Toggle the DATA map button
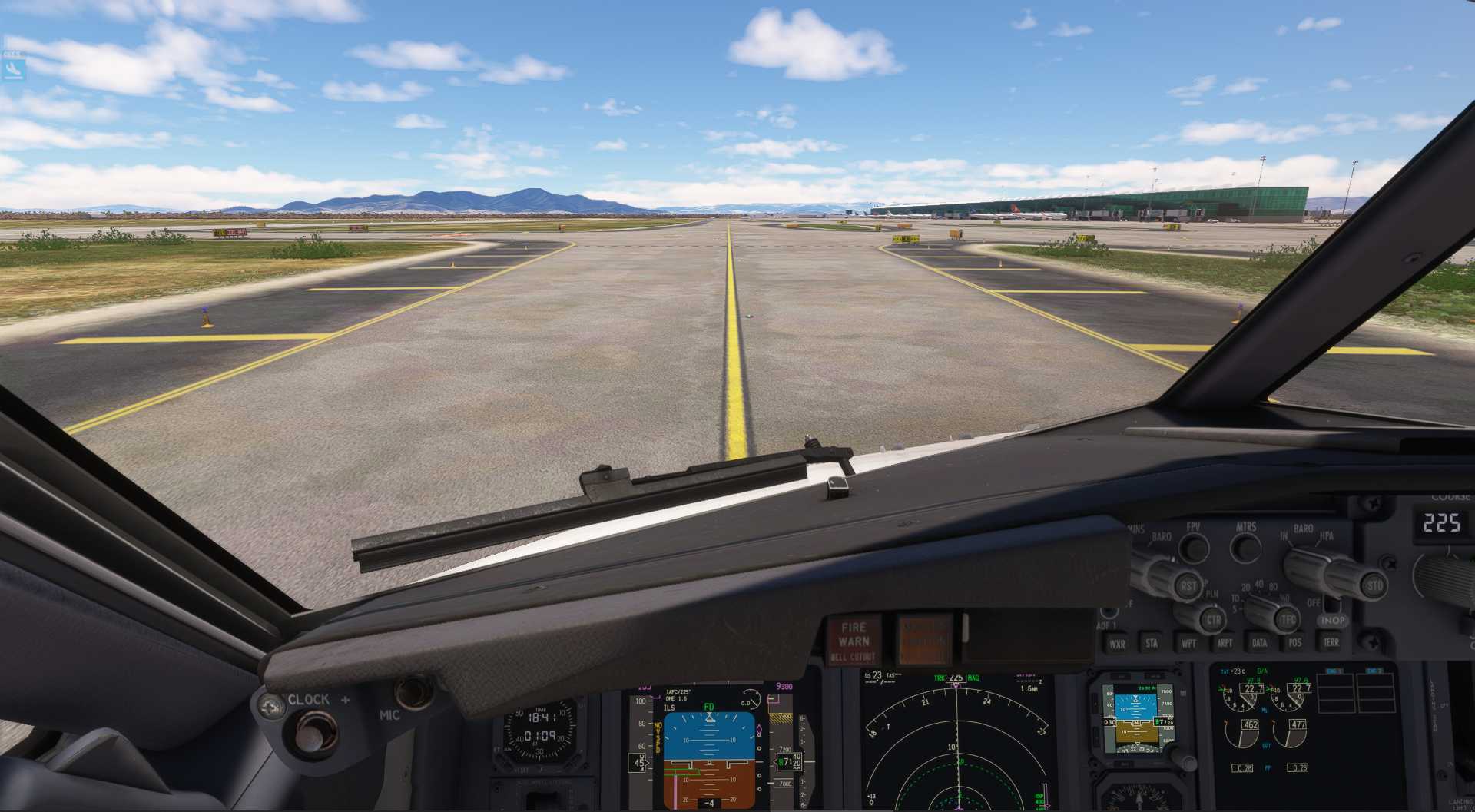 [1260, 643]
